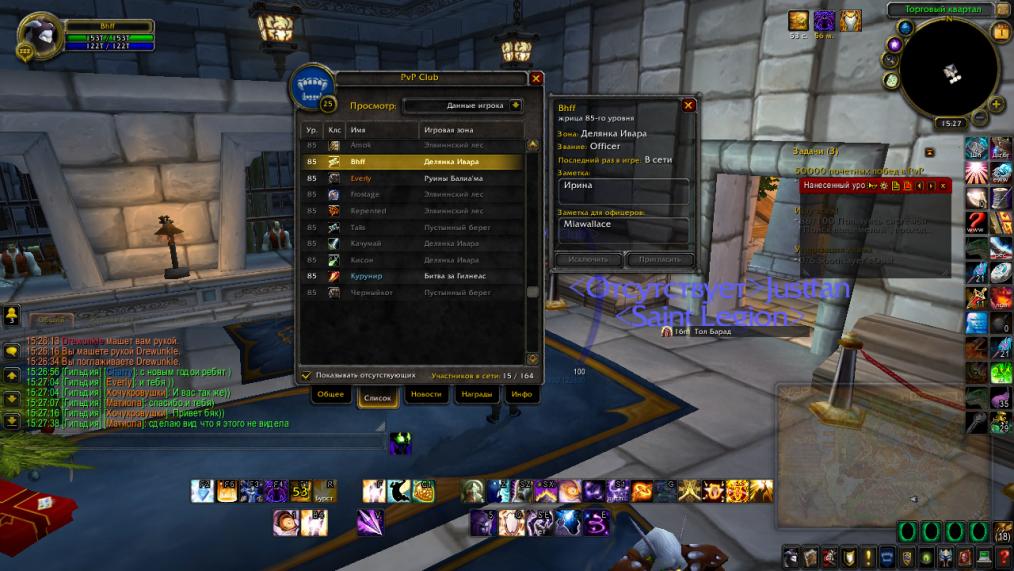Toggle Показывать отсутствующих checkbox
The width and height of the screenshot is (1014, 571).
point(307,375)
